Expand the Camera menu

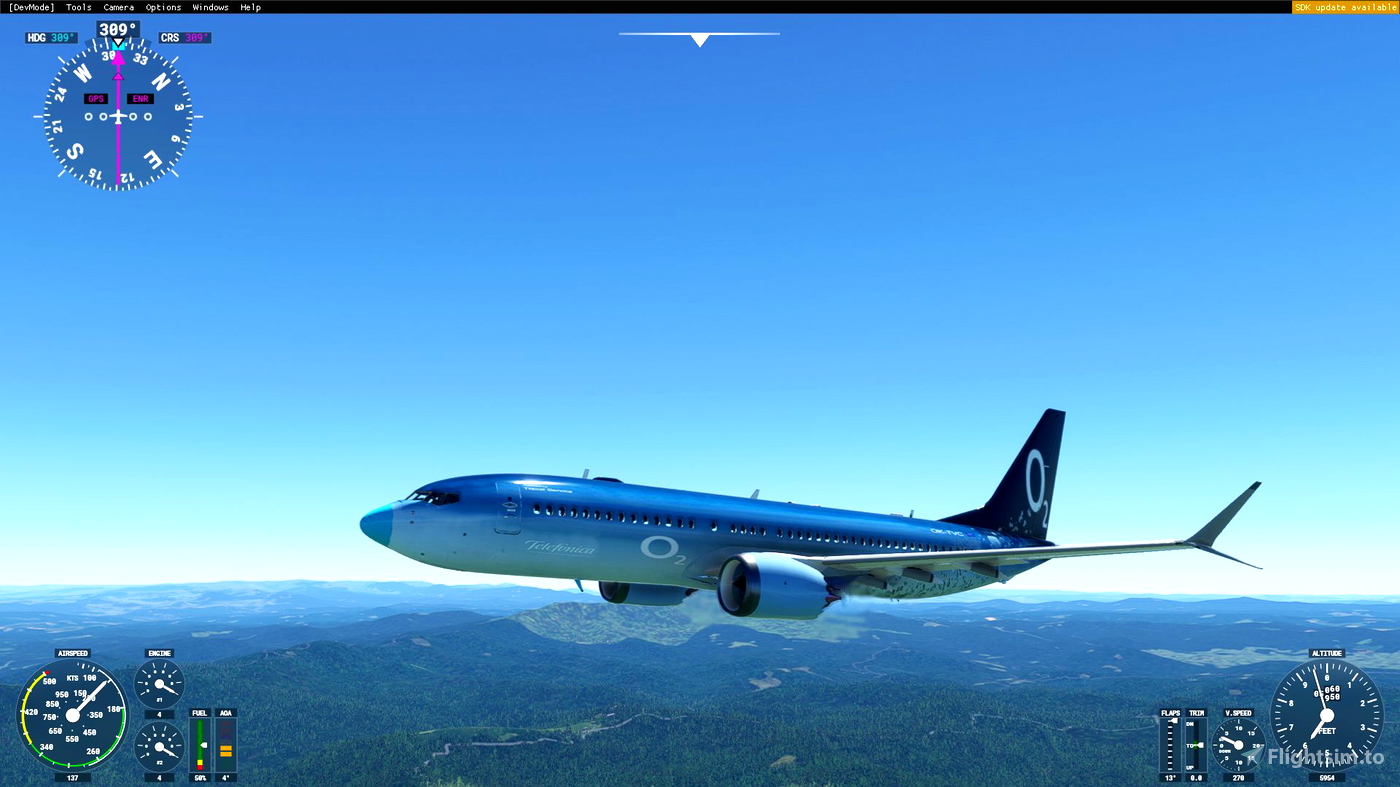118,6
